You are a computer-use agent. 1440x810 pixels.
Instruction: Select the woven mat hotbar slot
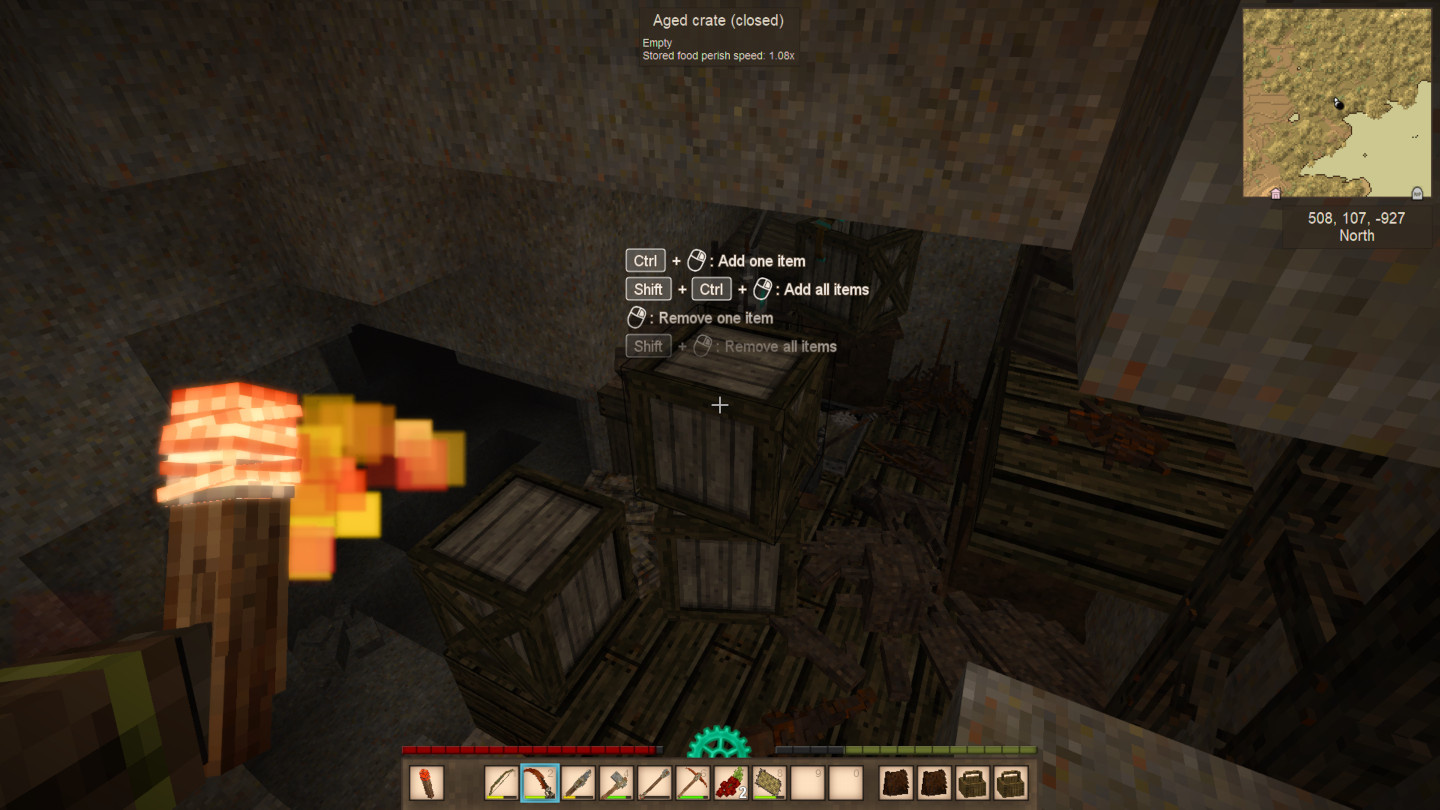[x=769, y=783]
